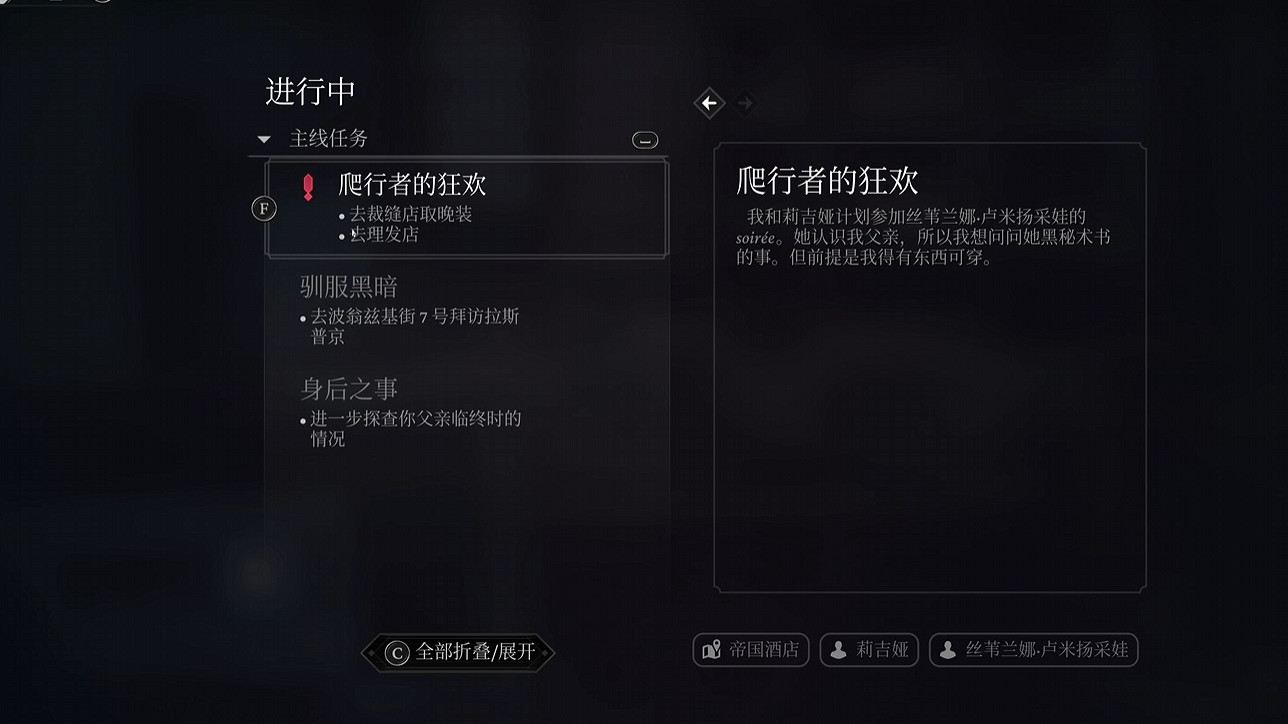Toggle the circular minus collapse control
The image size is (1288, 724).
pos(645,140)
